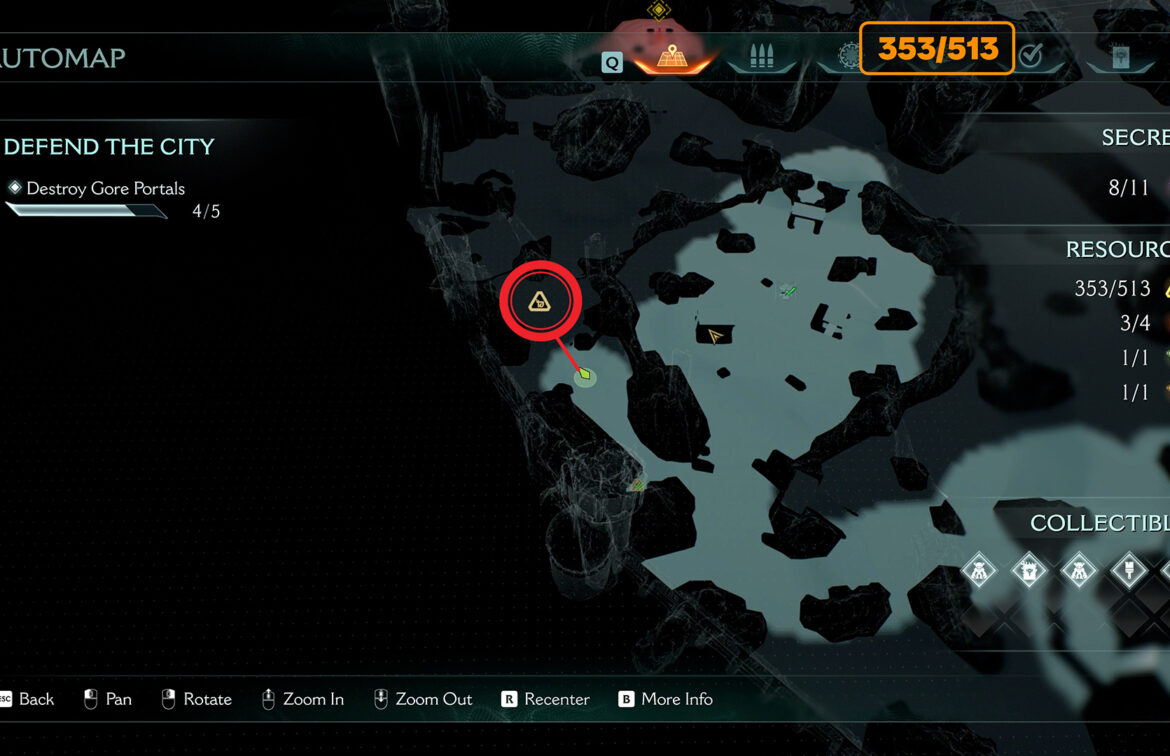Open the checkmark challenges tab
Screen dimensions: 1170x756
click(x=1030, y=57)
